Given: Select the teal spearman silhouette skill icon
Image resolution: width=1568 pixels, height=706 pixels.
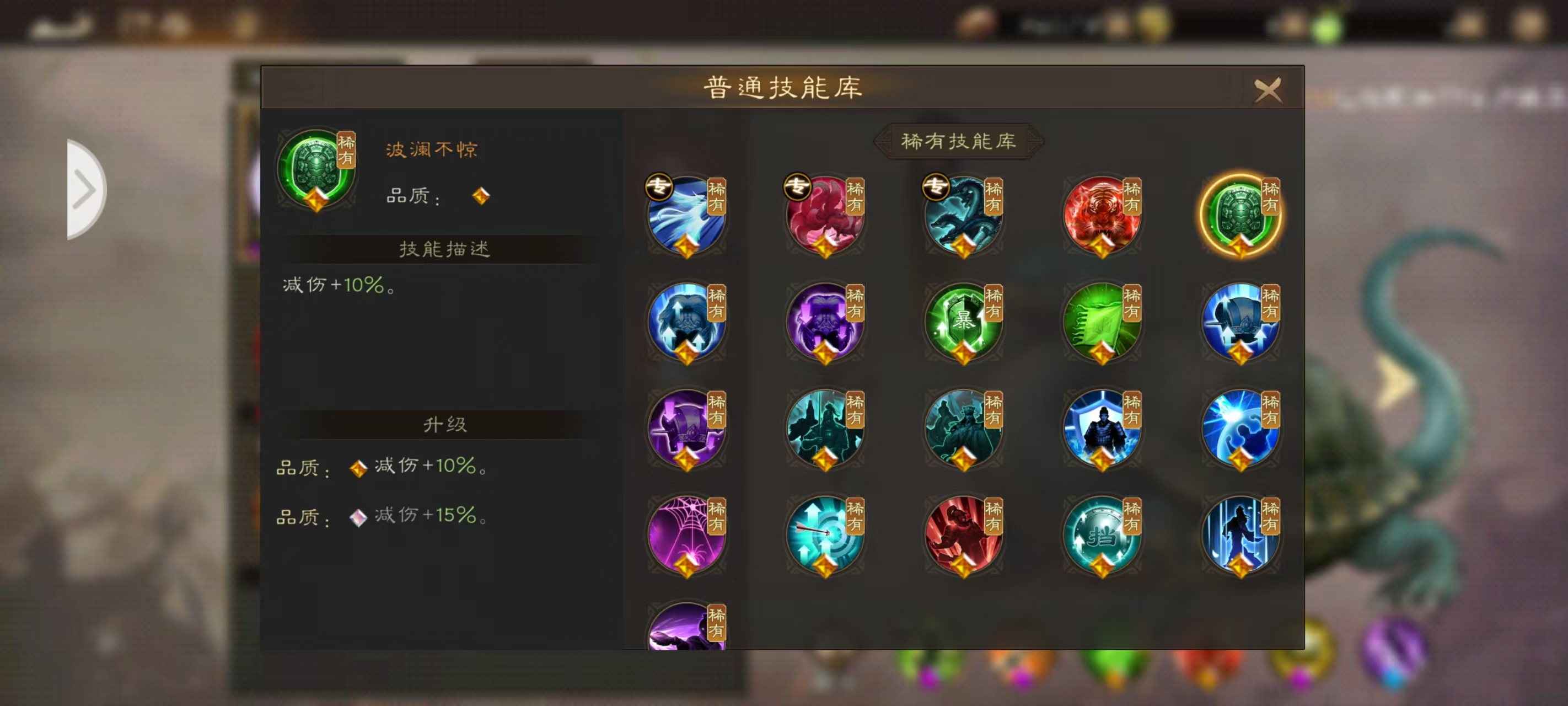Looking at the screenshot, I should pyautogui.click(x=825, y=430).
